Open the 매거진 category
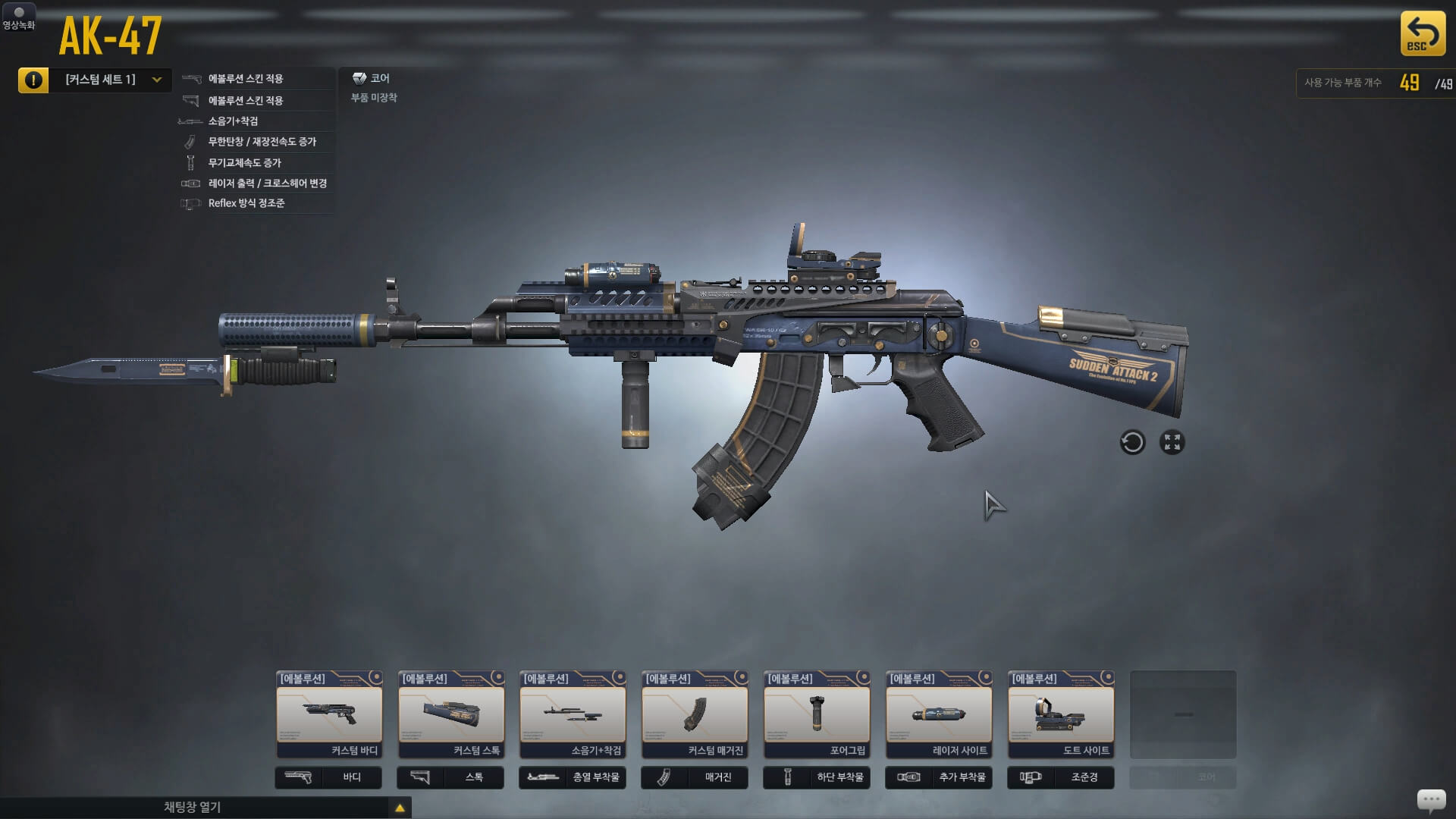Image resolution: width=1456 pixels, height=819 pixels. pos(695,777)
